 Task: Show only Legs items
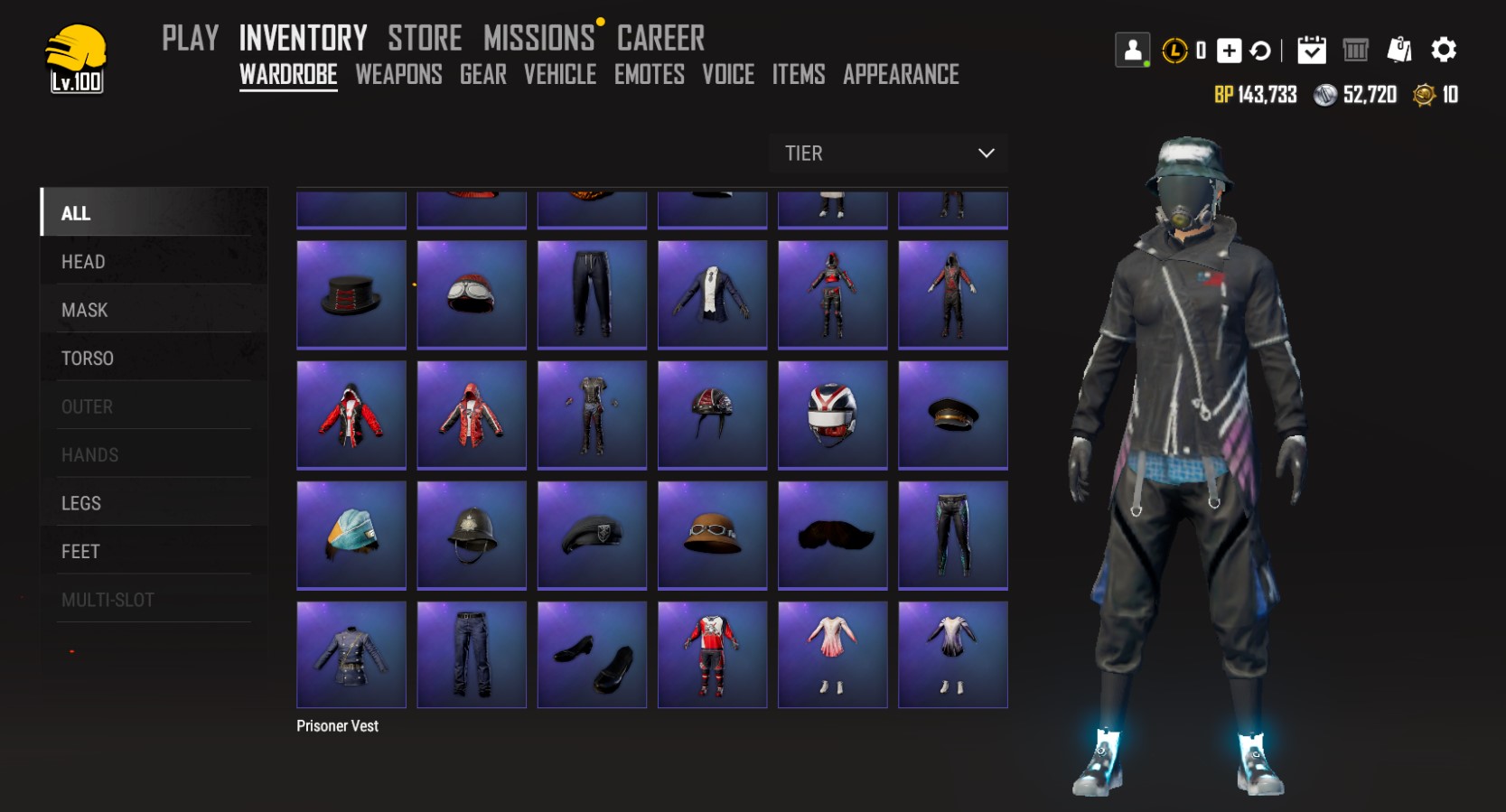[81, 503]
